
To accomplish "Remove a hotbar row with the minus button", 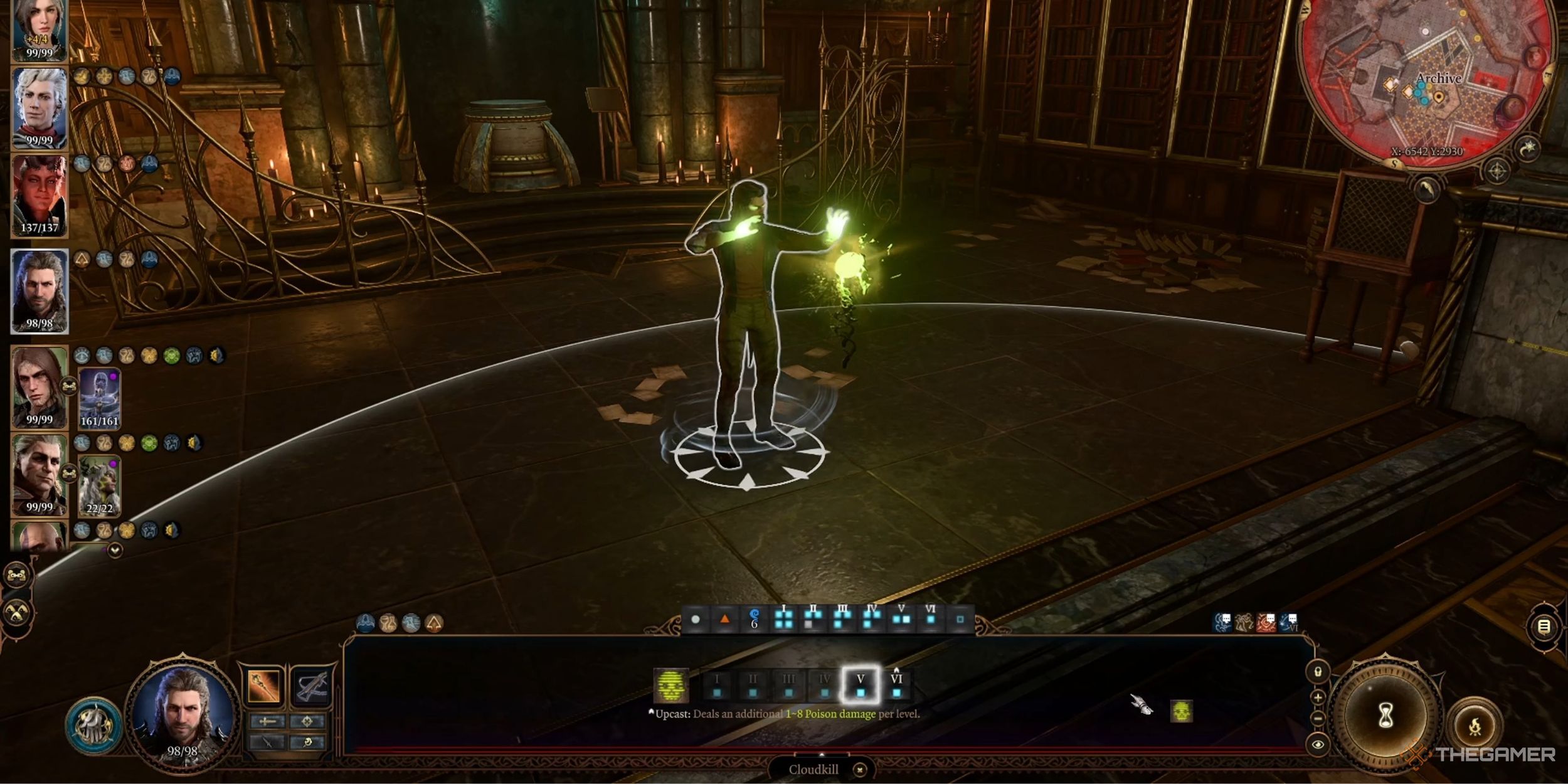I will click(x=1318, y=719).
